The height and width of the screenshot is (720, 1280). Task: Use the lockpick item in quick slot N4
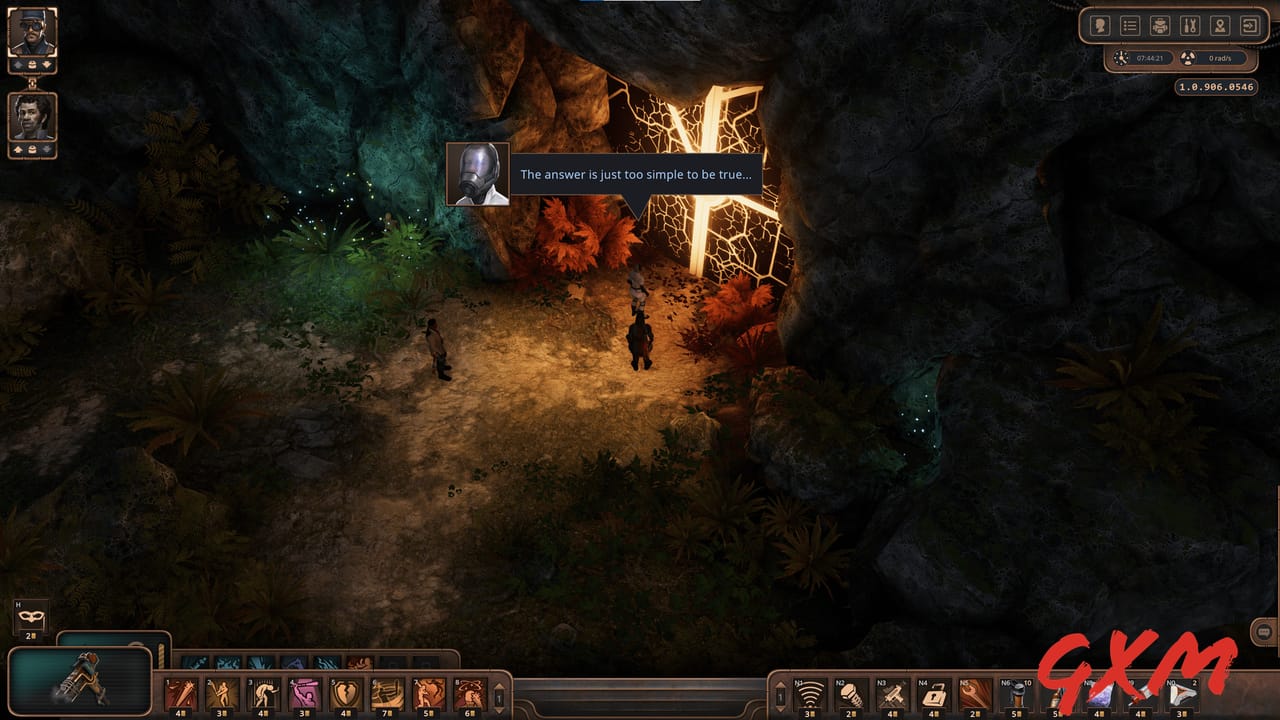coord(934,695)
